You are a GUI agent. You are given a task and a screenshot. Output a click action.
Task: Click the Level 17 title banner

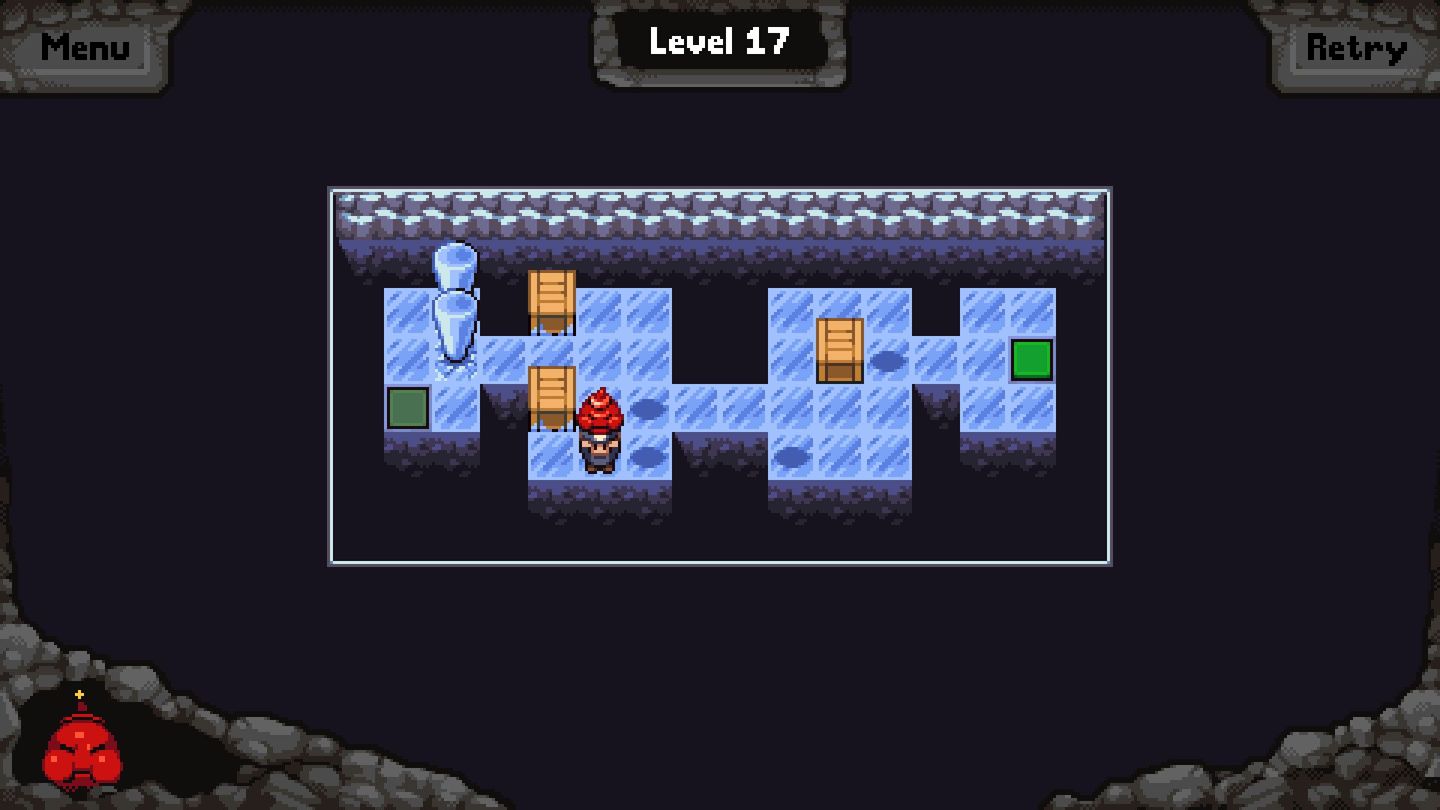pyautogui.click(x=719, y=41)
